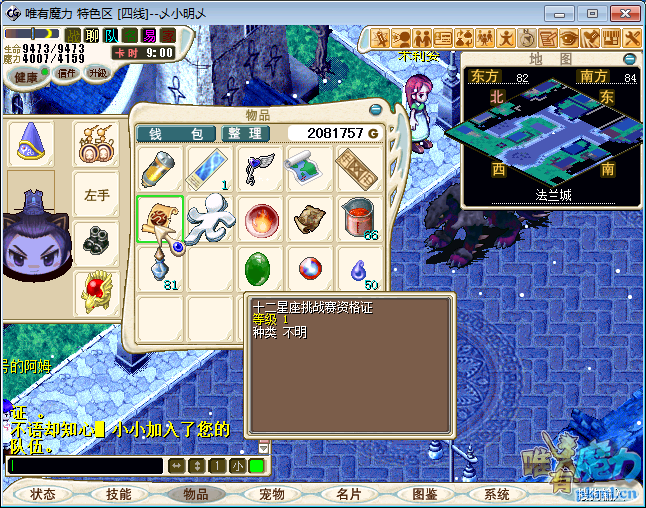Choose the red fire orb item

[258, 219]
